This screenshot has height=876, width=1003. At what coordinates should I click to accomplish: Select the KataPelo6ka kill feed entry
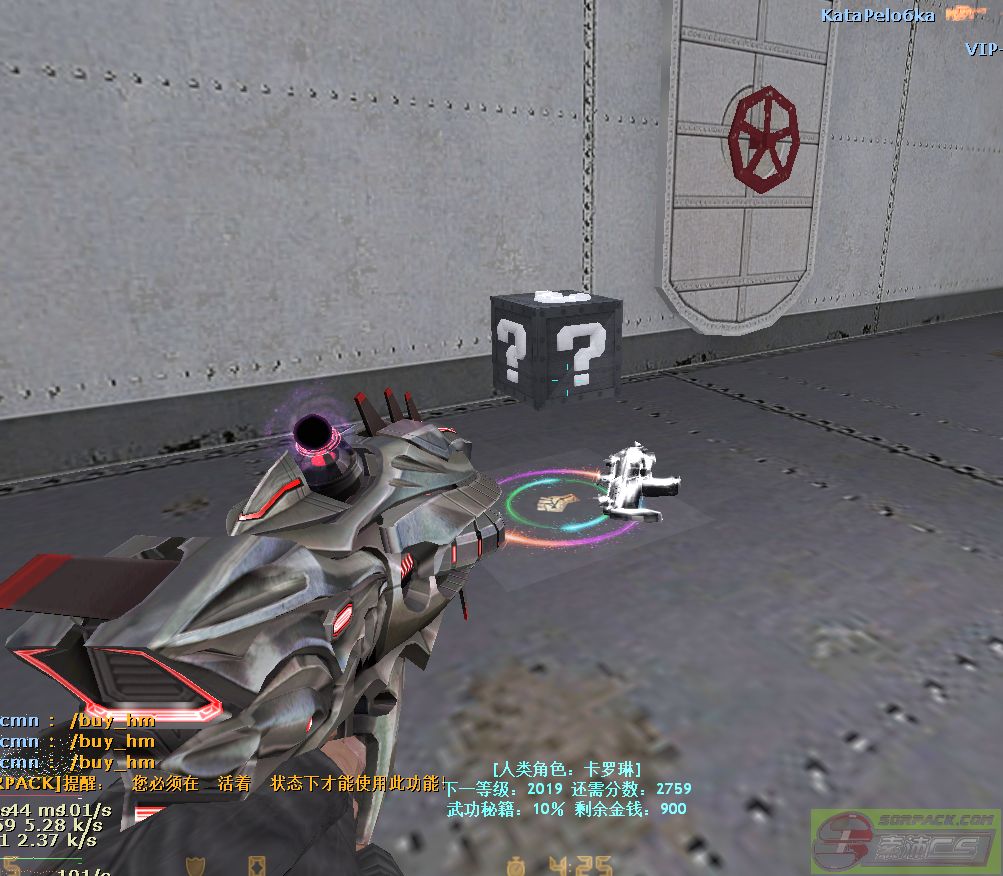click(x=878, y=15)
